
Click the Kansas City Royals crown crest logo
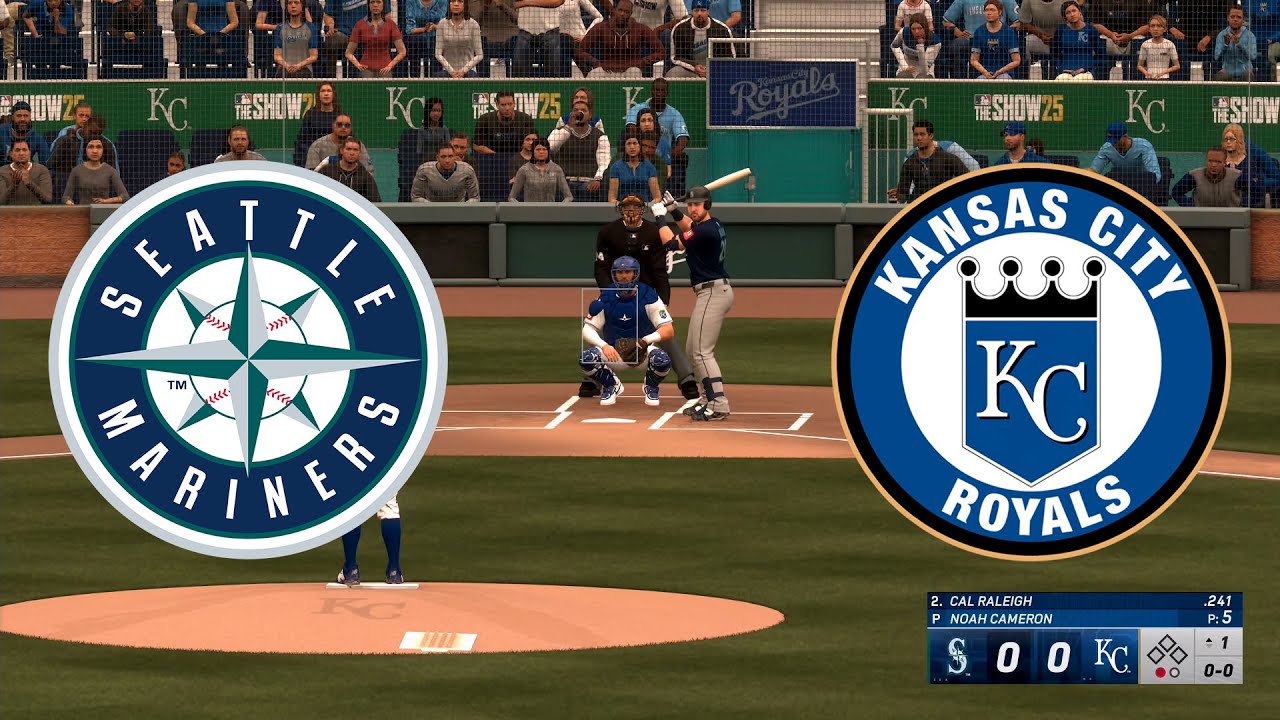pyautogui.click(x=1035, y=360)
